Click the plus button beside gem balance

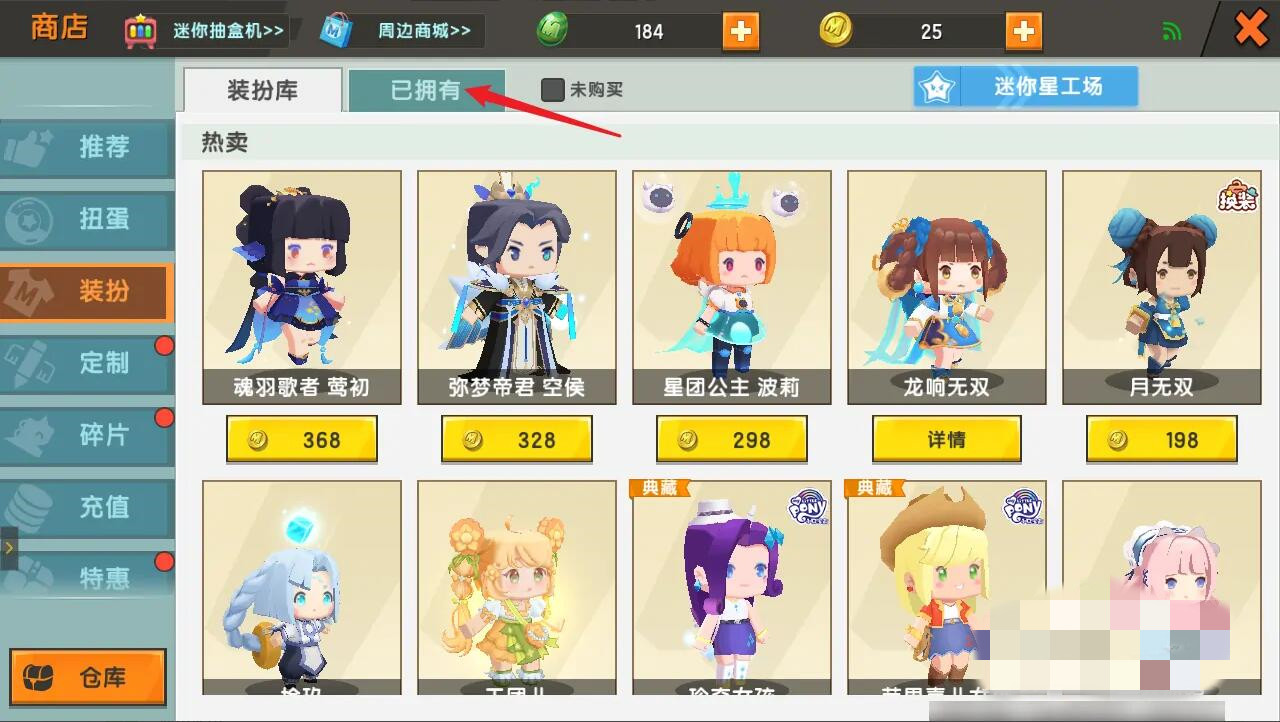740,29
